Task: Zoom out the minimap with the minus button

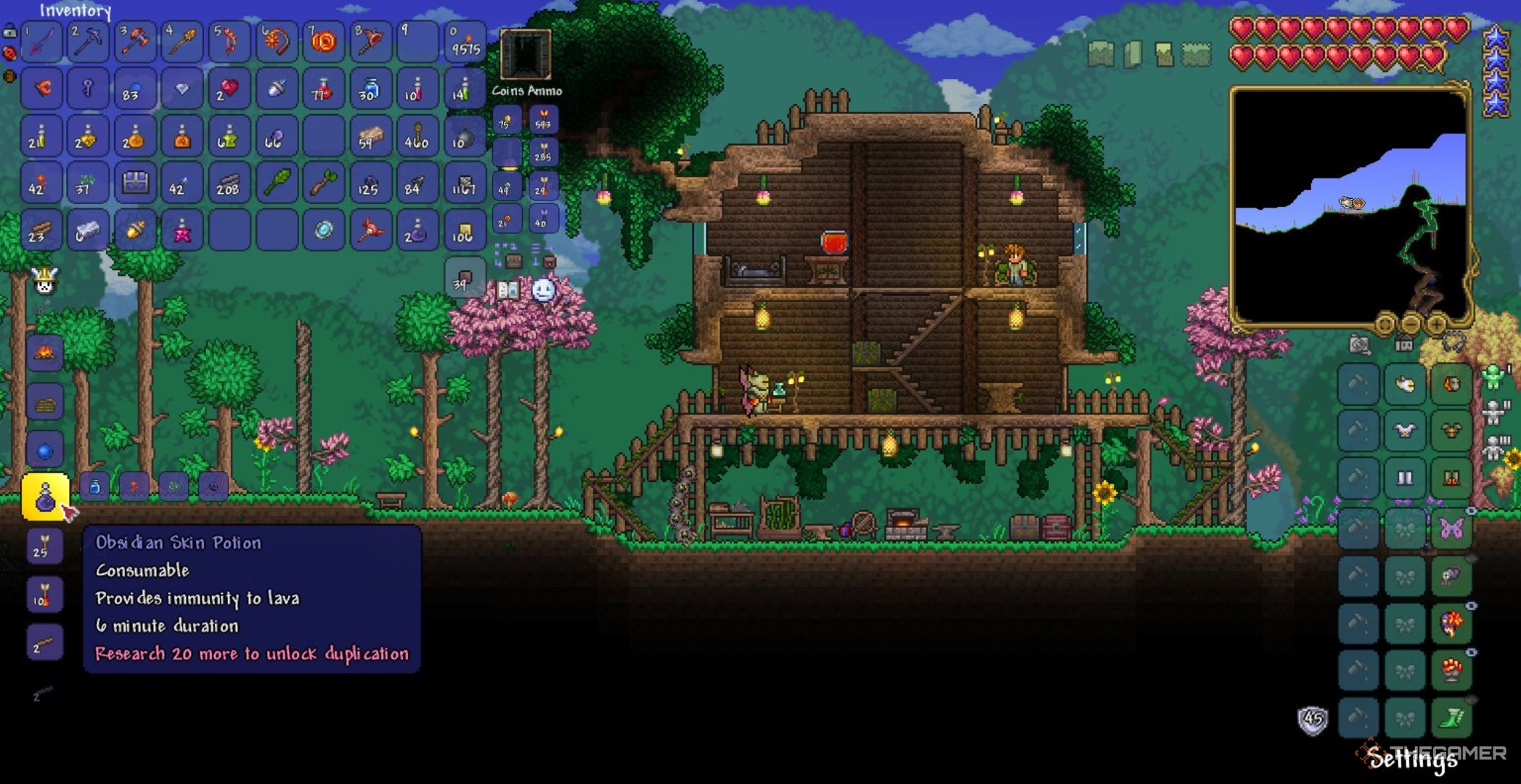Action: 1411,325
